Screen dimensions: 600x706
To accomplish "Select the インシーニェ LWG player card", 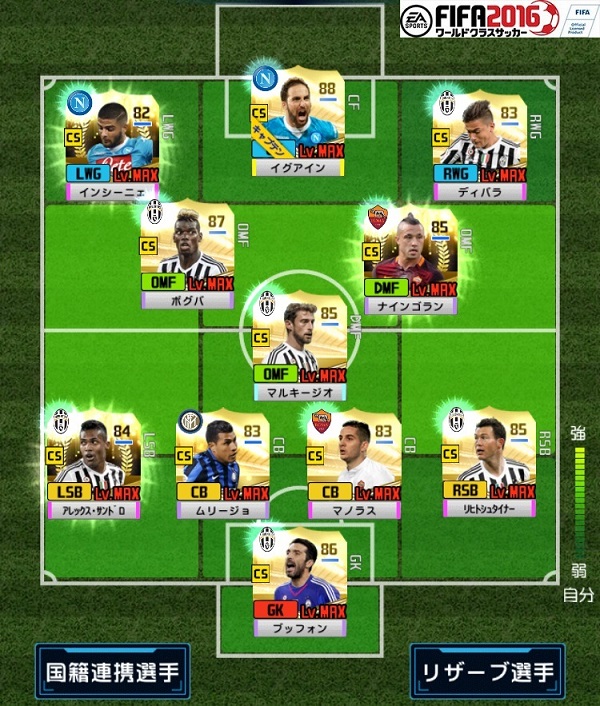I will (111, 140).
